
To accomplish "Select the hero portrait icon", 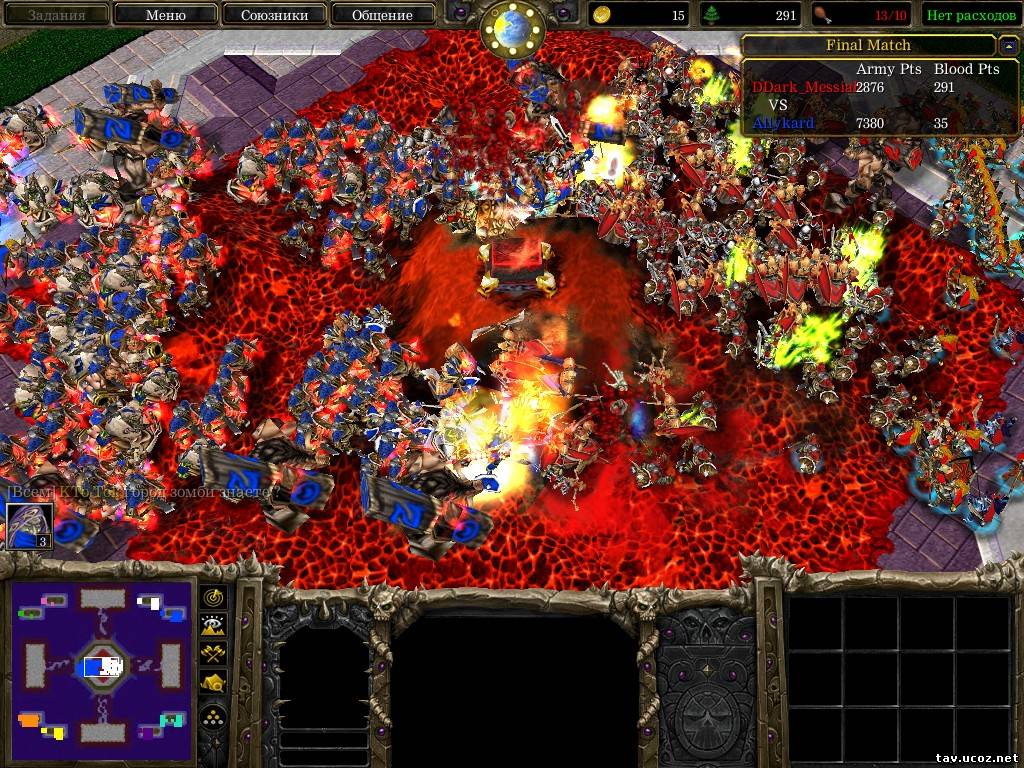I will point(29,526).
